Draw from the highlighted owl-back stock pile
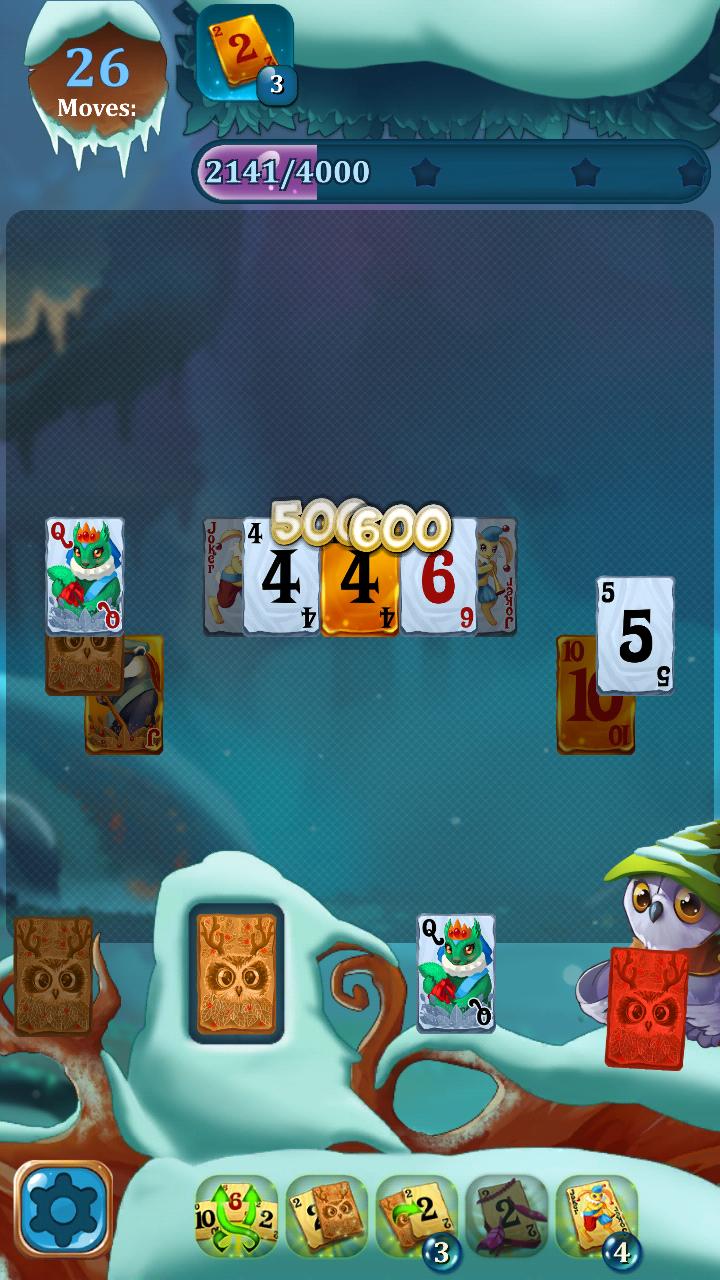The width and height of the screenshot is (720, 1280). pyautogui.click(x=236, y=973)
